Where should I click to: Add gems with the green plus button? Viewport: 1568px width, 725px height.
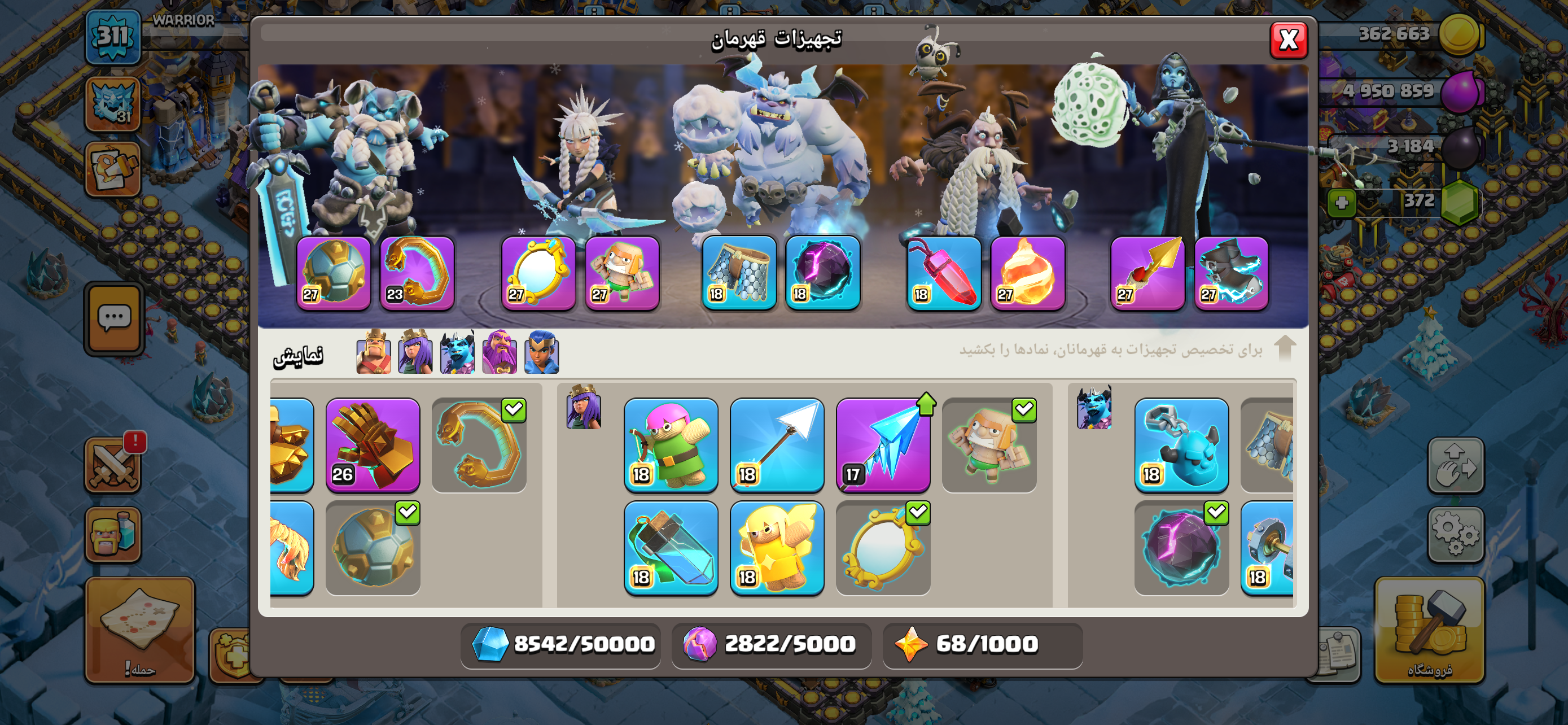click(1341, 202)
